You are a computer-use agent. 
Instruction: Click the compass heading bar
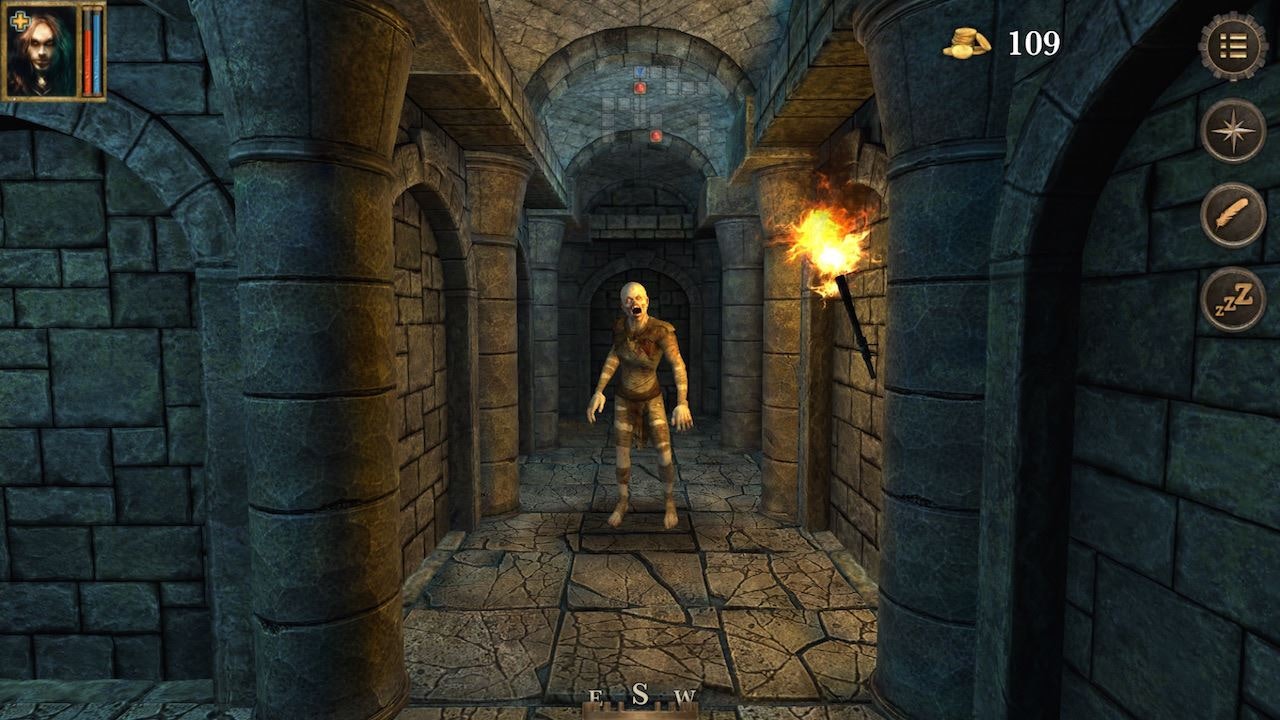(x=640, y=699)
